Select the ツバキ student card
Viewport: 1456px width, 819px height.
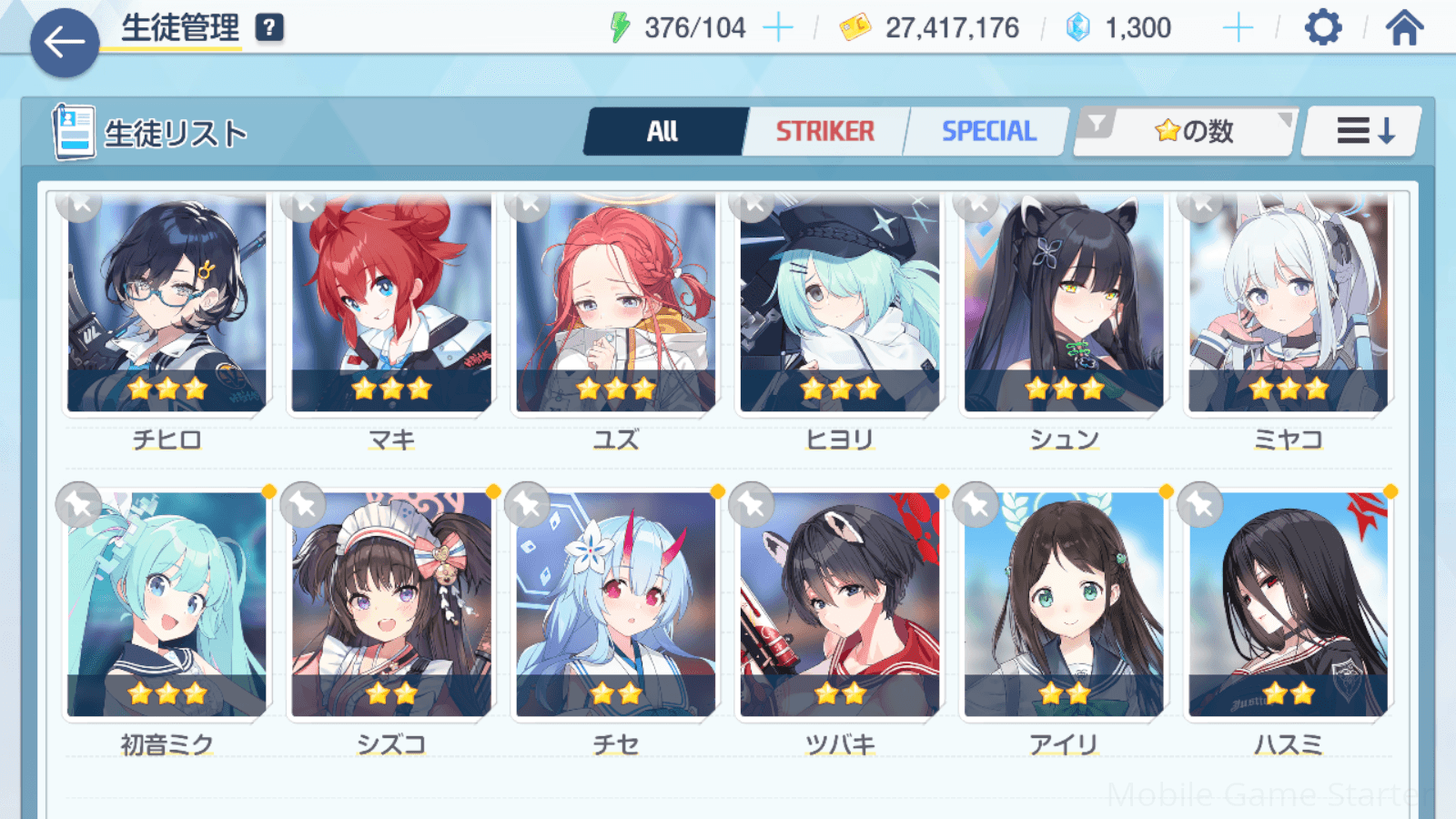coord(840,605)
